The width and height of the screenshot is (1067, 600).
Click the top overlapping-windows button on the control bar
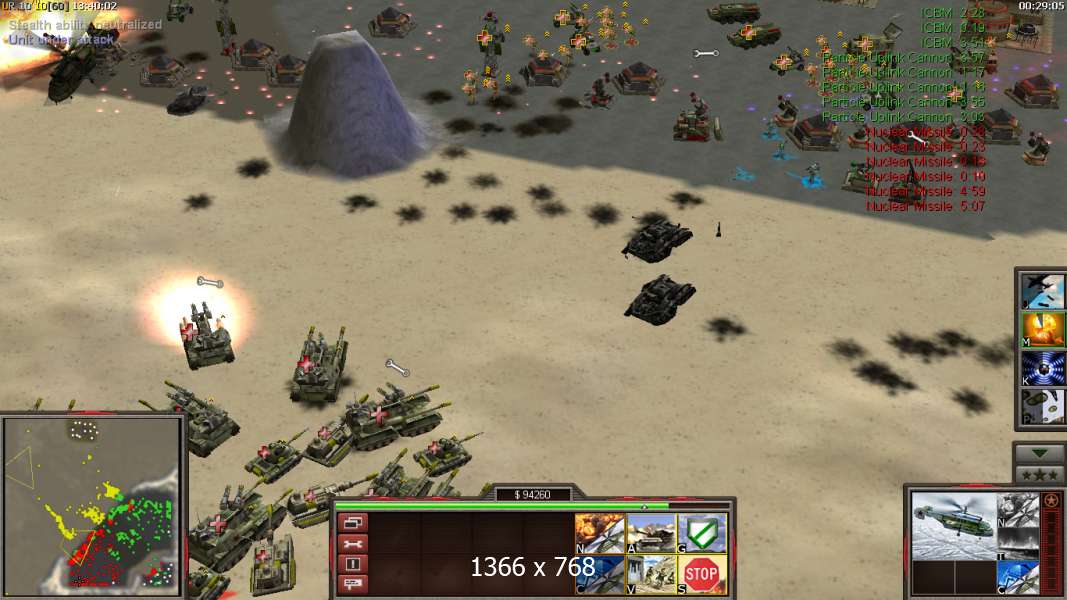(x=353, y=522)
